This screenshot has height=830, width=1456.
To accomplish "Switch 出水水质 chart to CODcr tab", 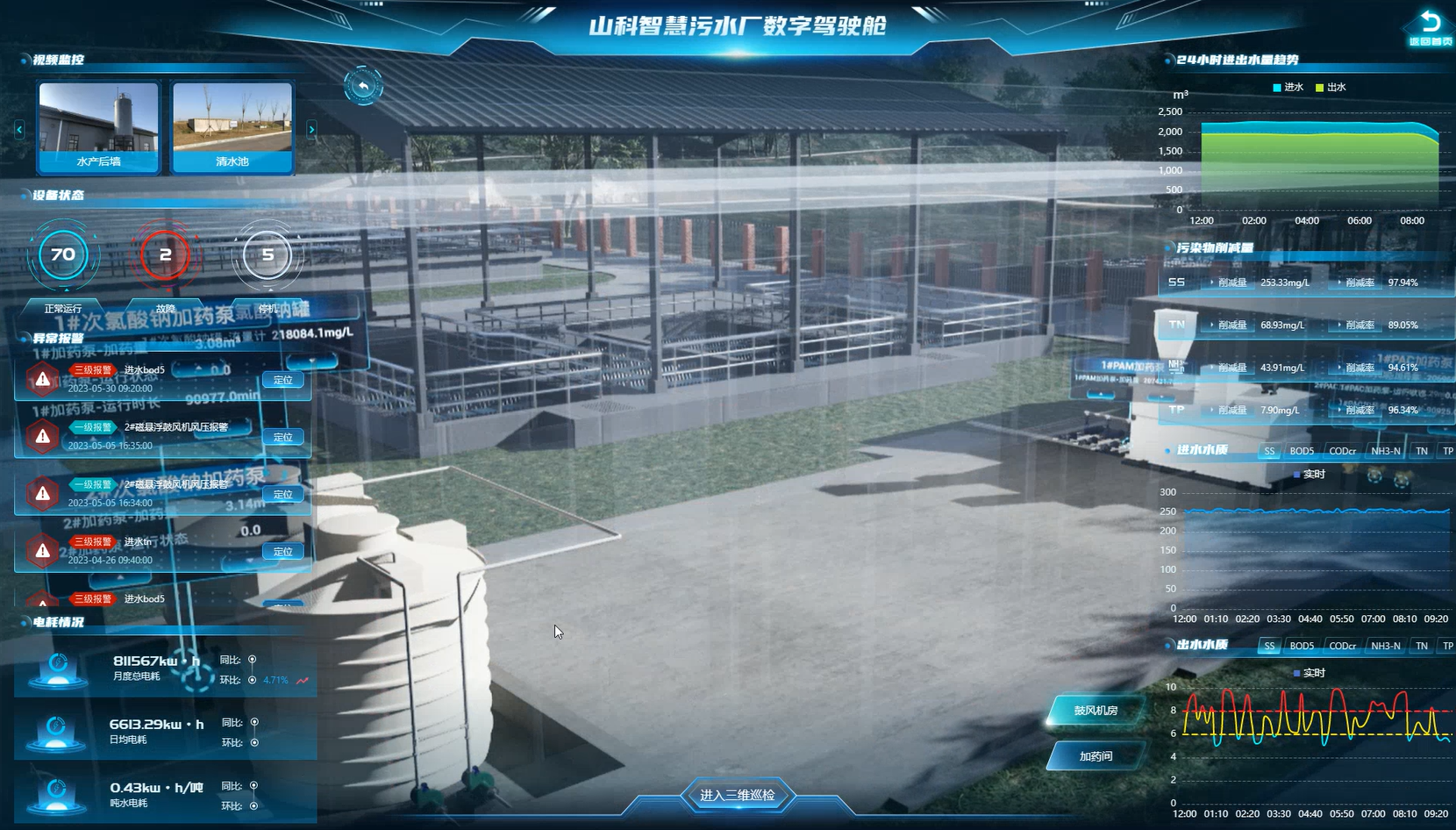I will pyautogui.click(x=1342, y=646).
